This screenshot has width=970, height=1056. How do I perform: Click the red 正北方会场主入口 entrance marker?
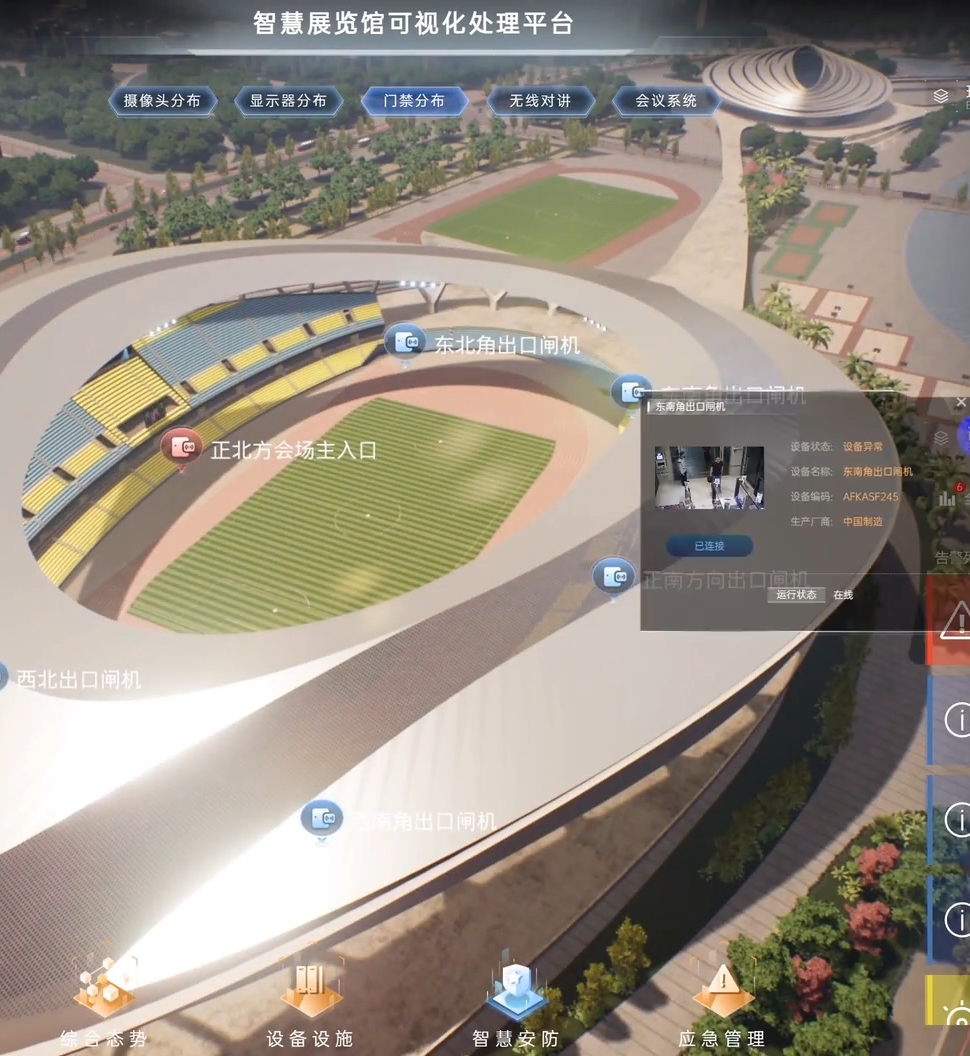(181, 447)
